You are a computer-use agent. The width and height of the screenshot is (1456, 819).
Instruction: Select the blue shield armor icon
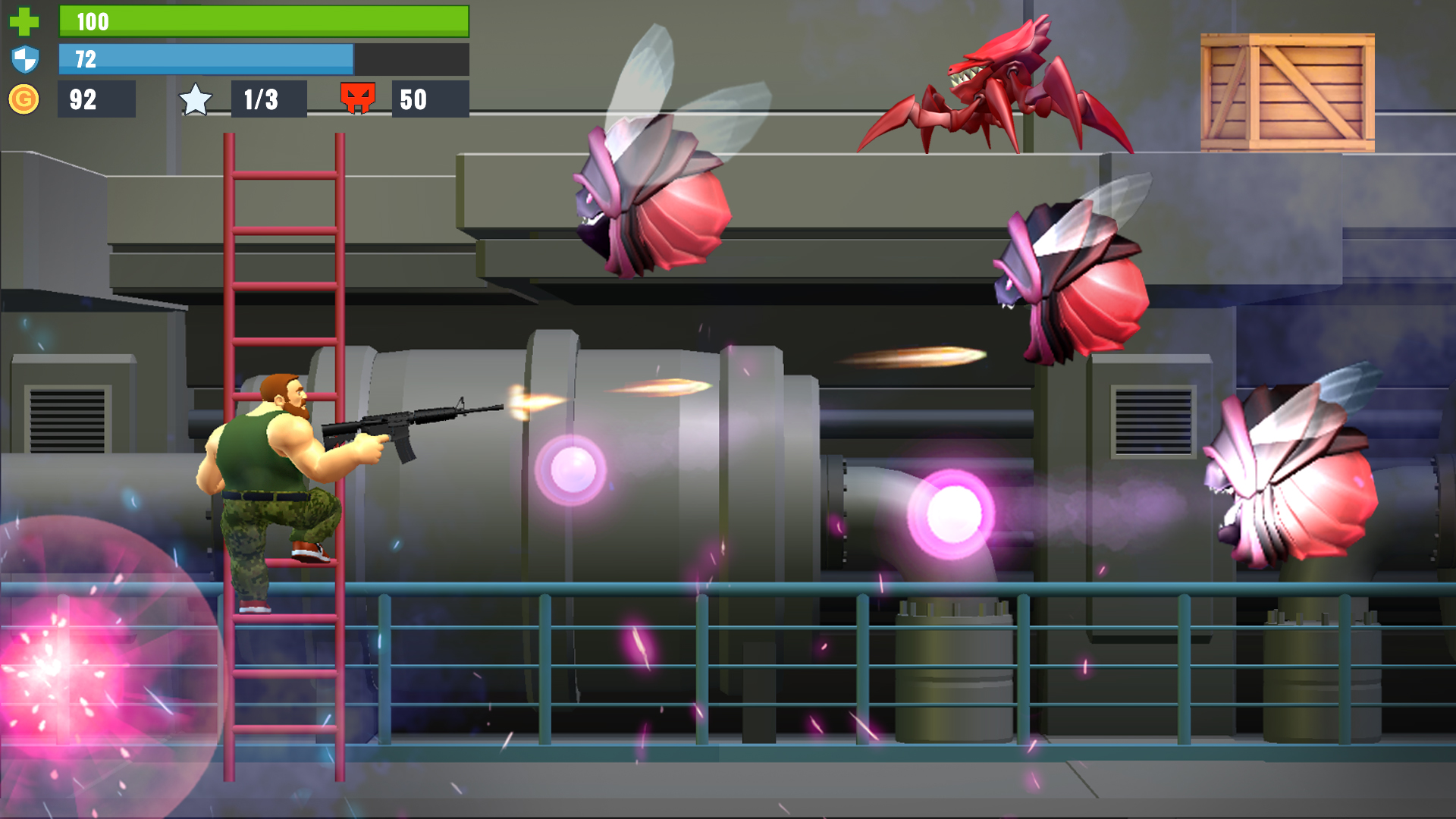click(x=25, y=59)
